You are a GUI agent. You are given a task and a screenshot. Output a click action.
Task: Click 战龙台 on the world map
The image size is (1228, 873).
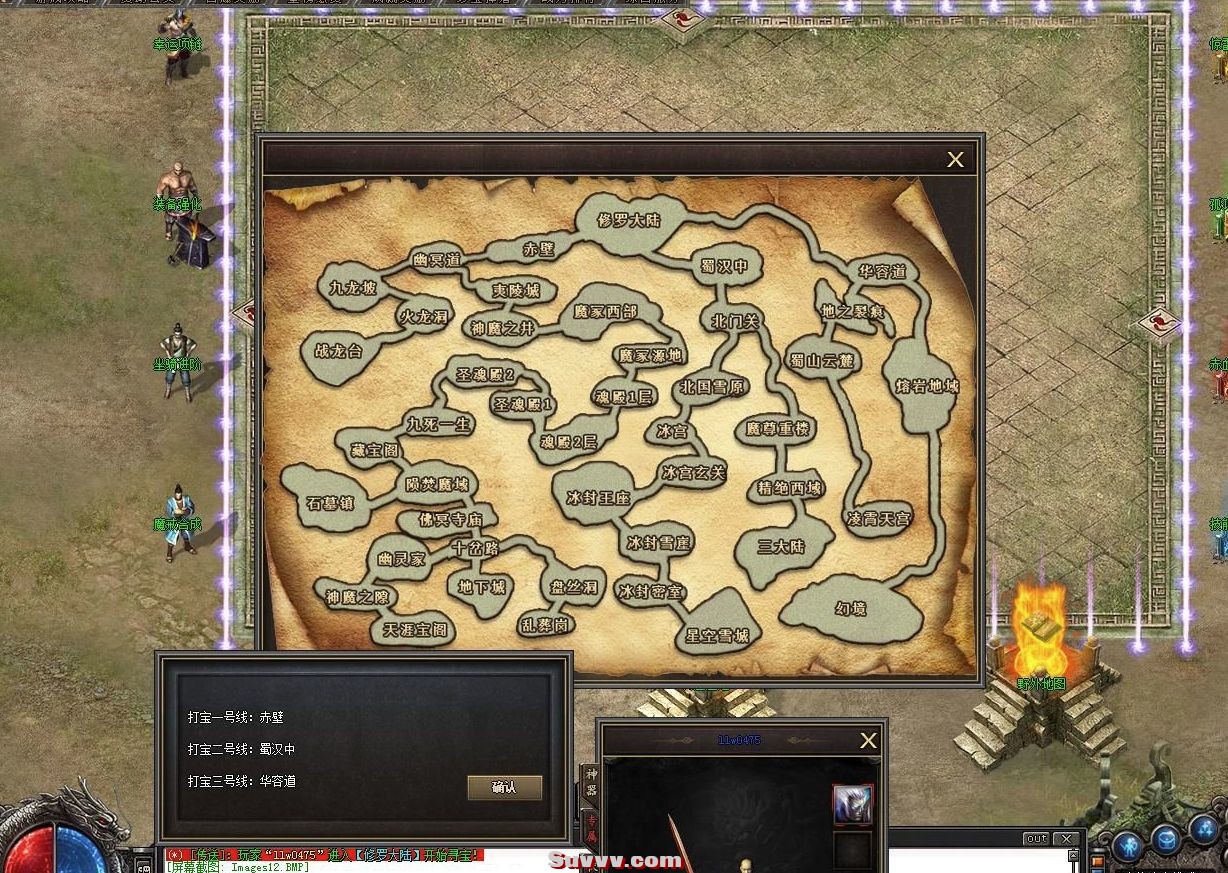340,352
